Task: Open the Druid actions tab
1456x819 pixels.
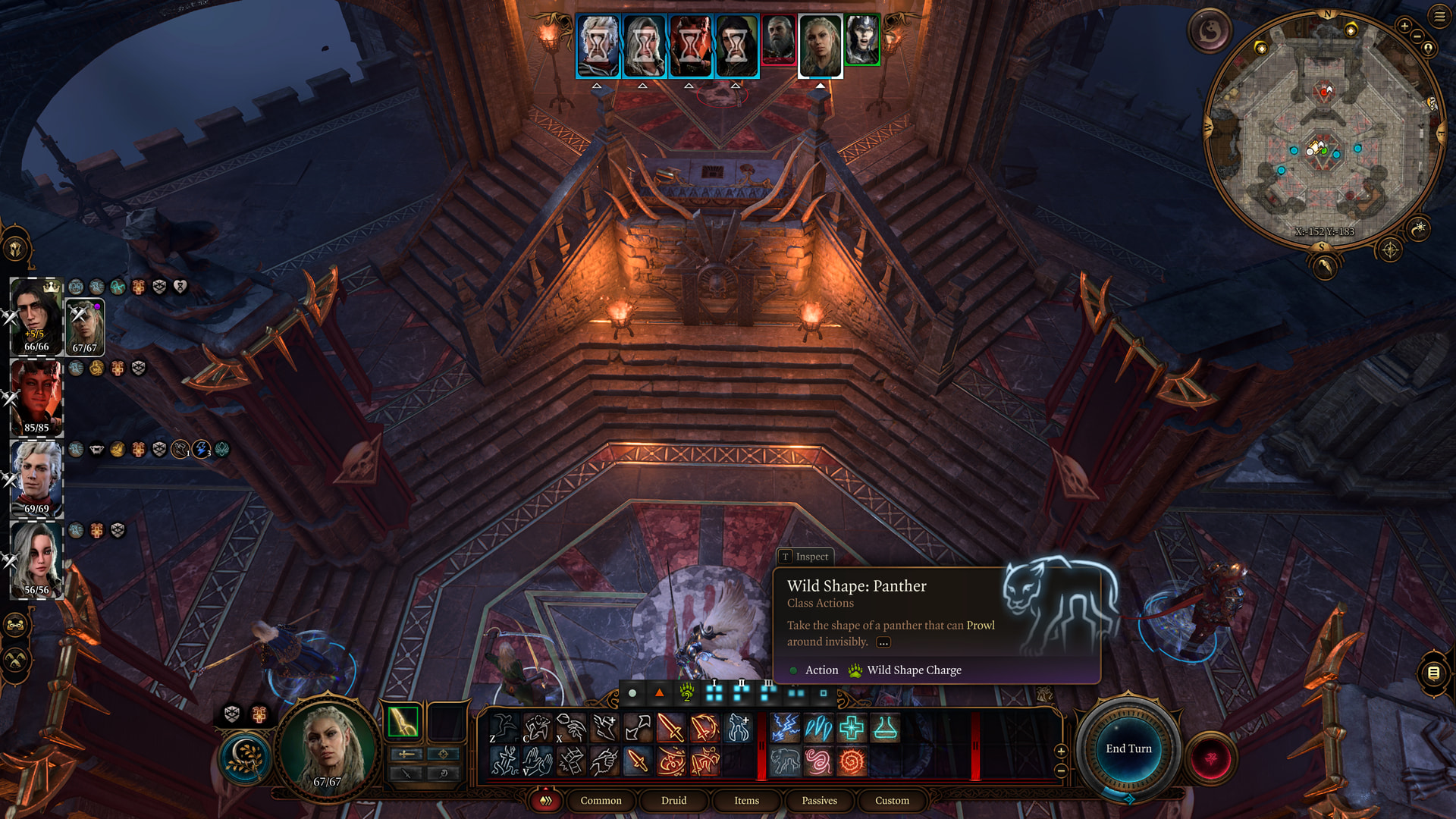Action: [673, 800]
